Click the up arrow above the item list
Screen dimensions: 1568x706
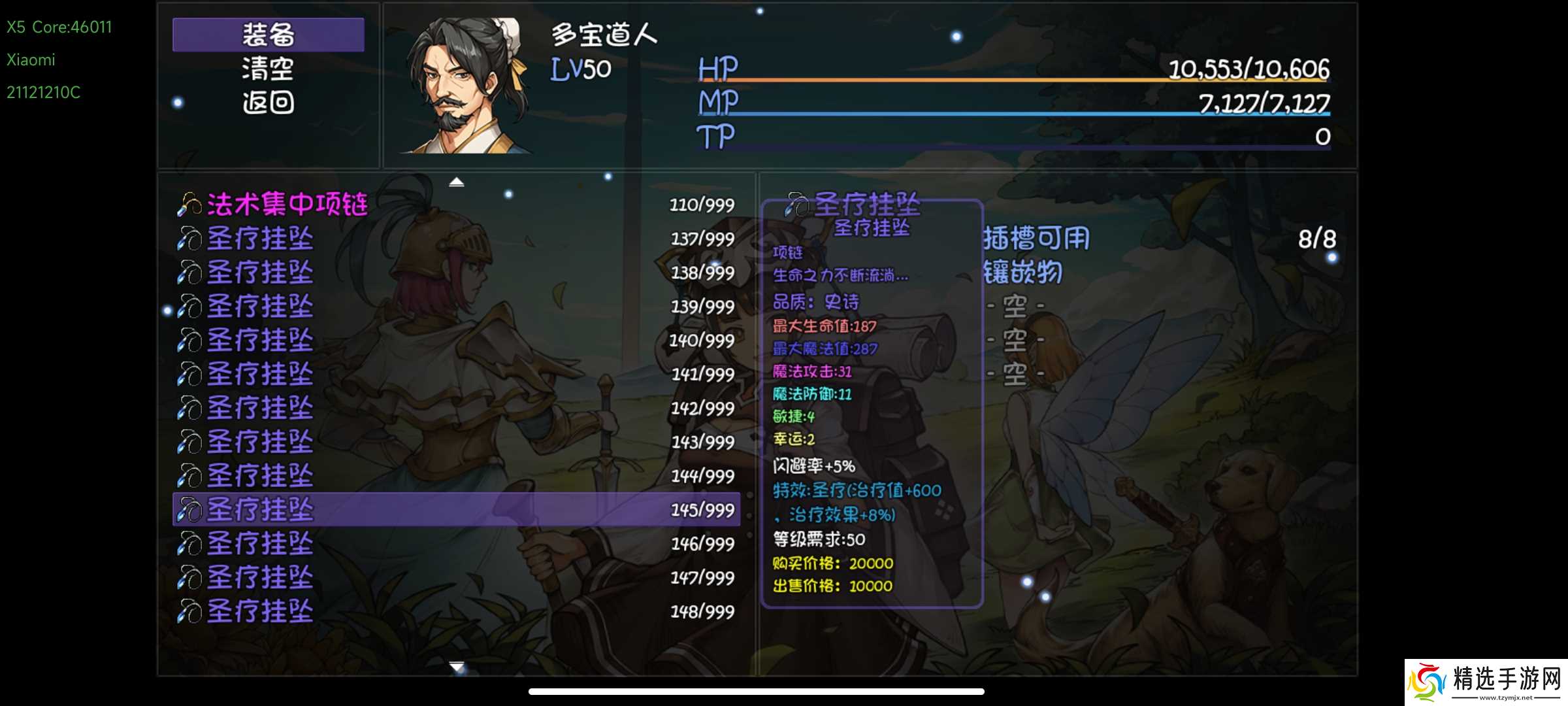tap(457, 182)
